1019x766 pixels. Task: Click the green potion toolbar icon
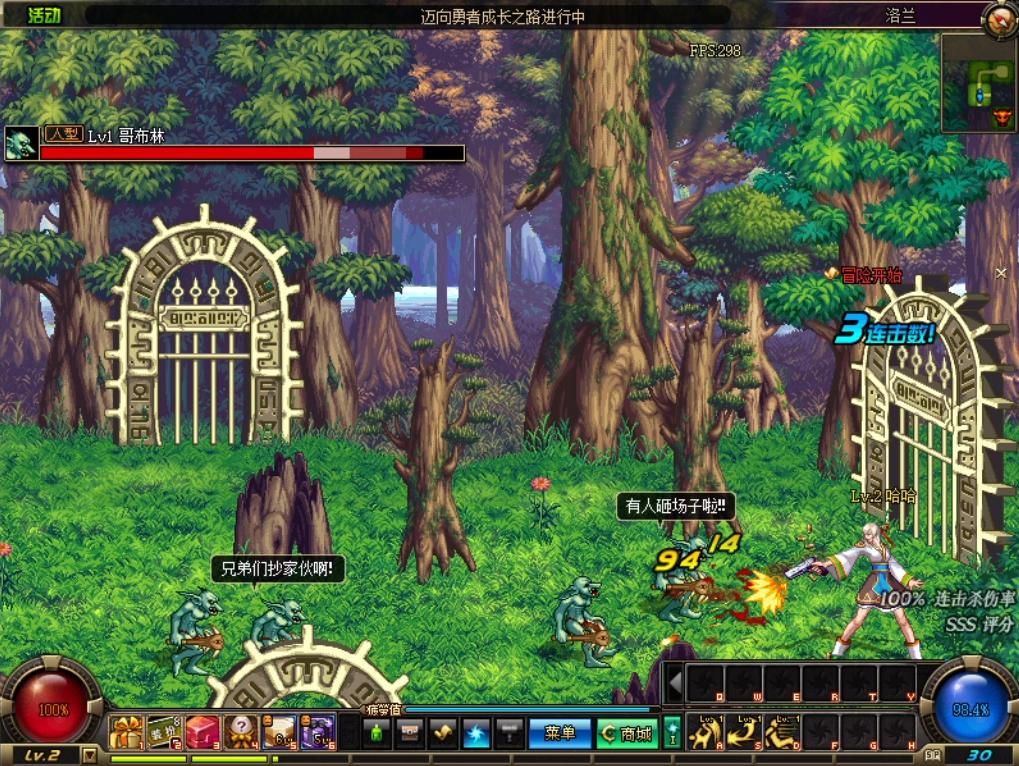(x=376, y=734)
